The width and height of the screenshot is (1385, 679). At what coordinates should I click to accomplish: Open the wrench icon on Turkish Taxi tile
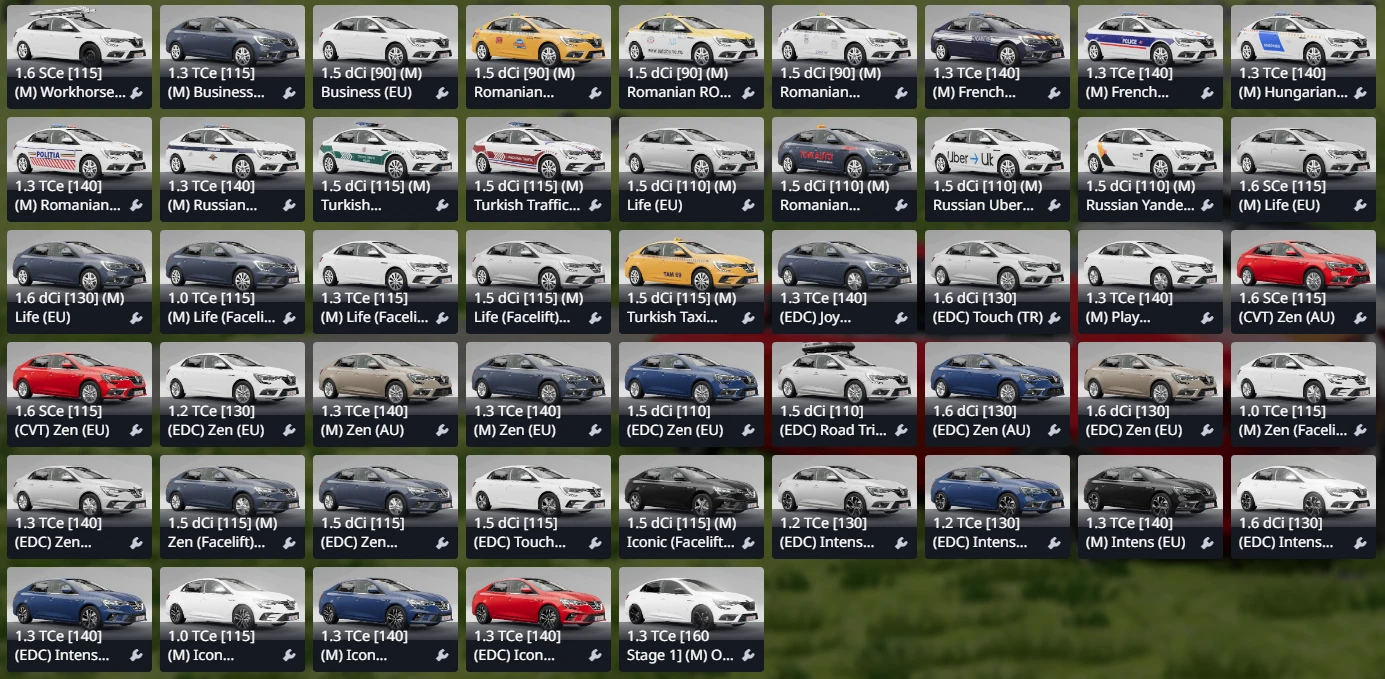coord(748,318)
